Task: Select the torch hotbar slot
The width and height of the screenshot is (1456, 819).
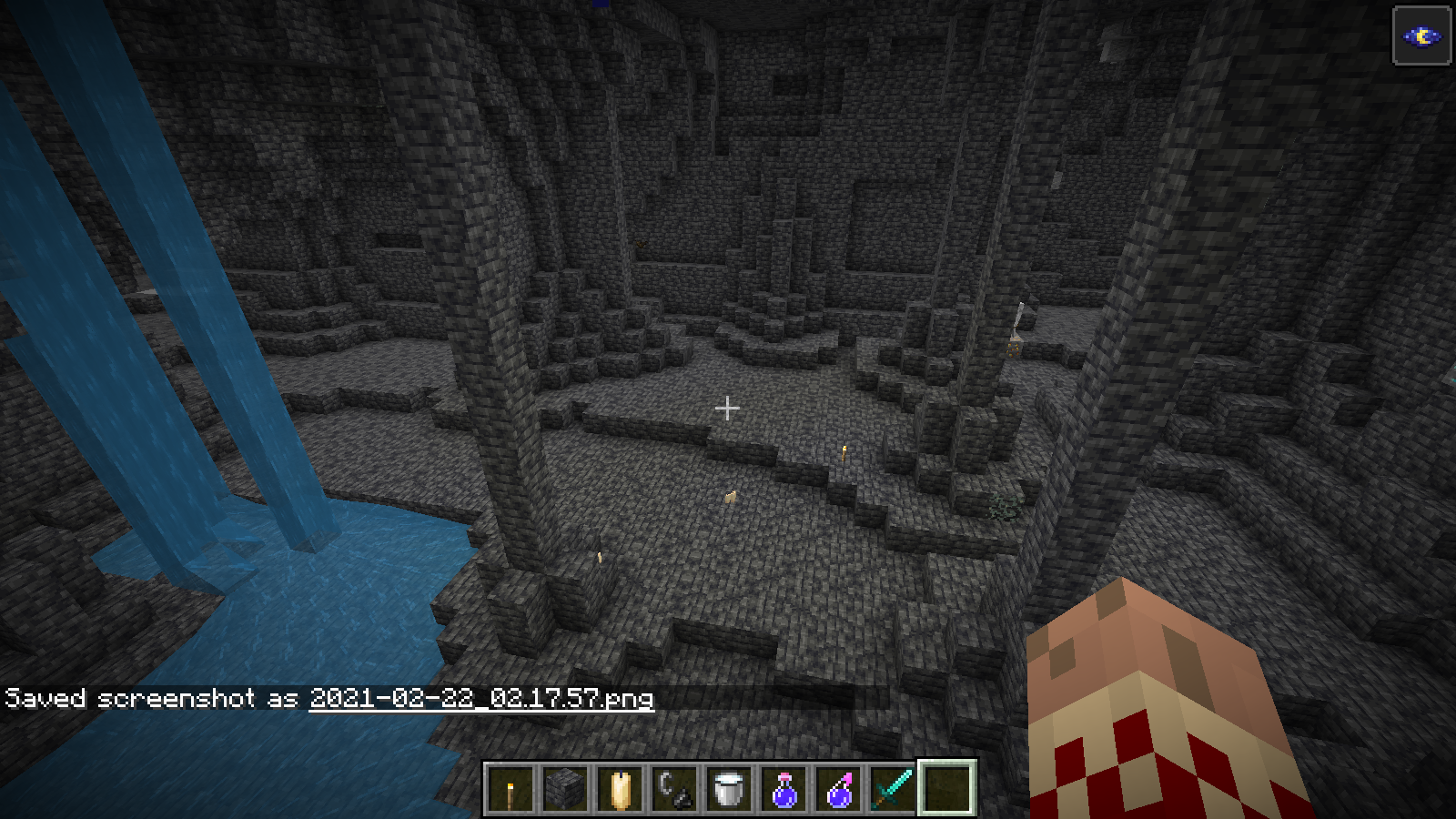Action: click(511, 788)
